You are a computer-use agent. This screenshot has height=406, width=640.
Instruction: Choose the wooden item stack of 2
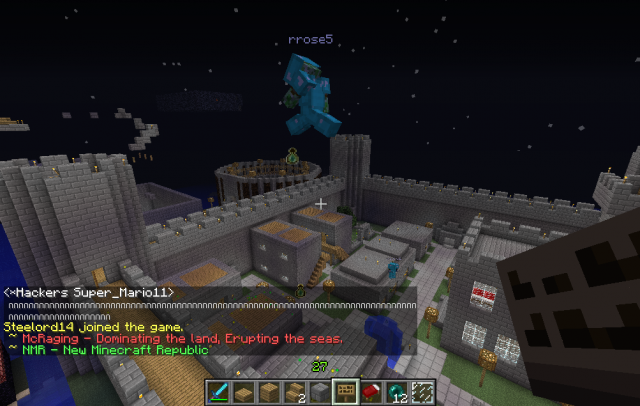tap(295, 392)
